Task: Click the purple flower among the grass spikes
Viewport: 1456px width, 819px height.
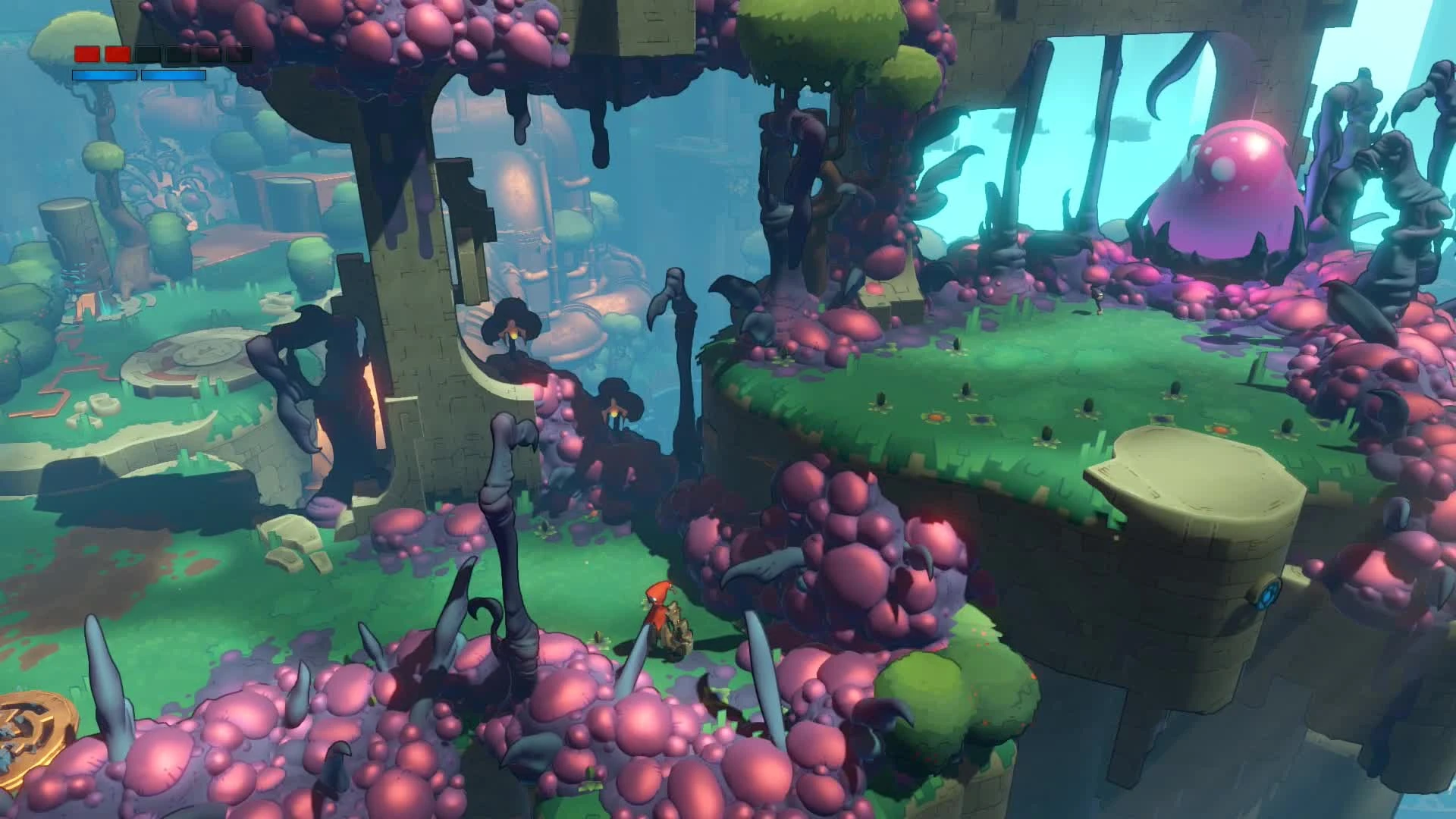Action: tap(982, 420)
